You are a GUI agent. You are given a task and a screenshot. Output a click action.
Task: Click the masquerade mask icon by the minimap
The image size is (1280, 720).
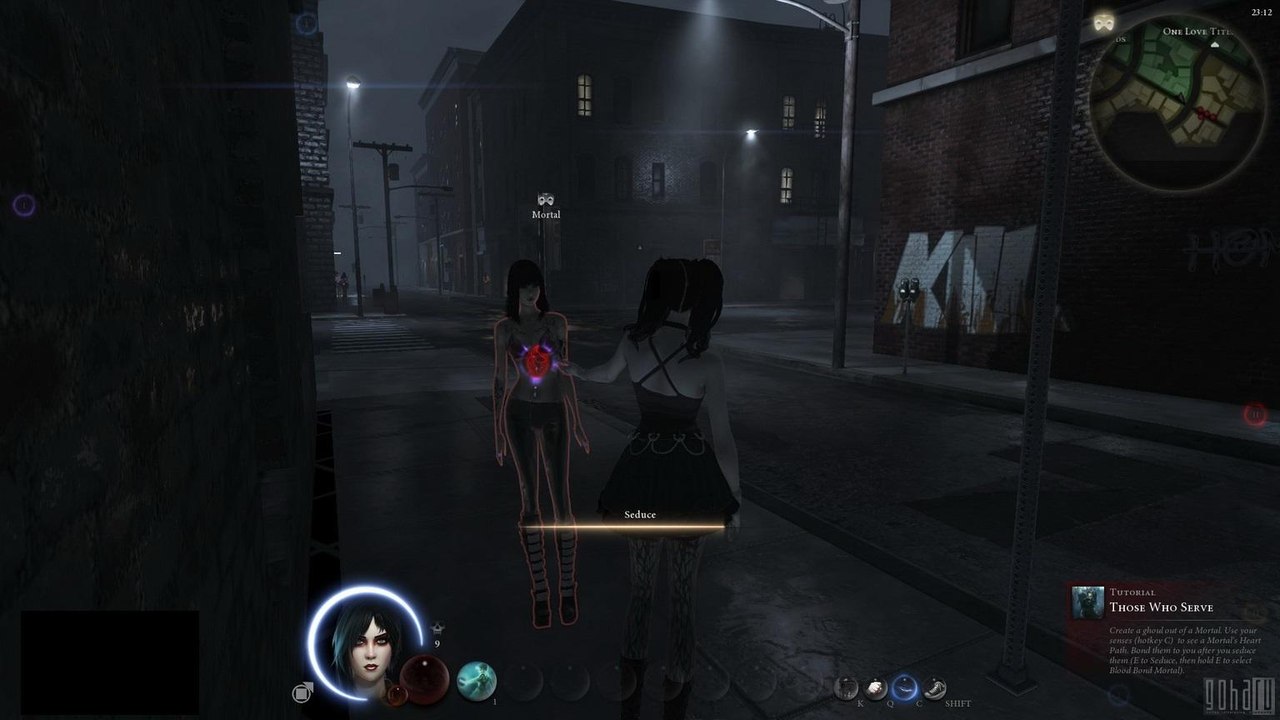click(1105, 21)
